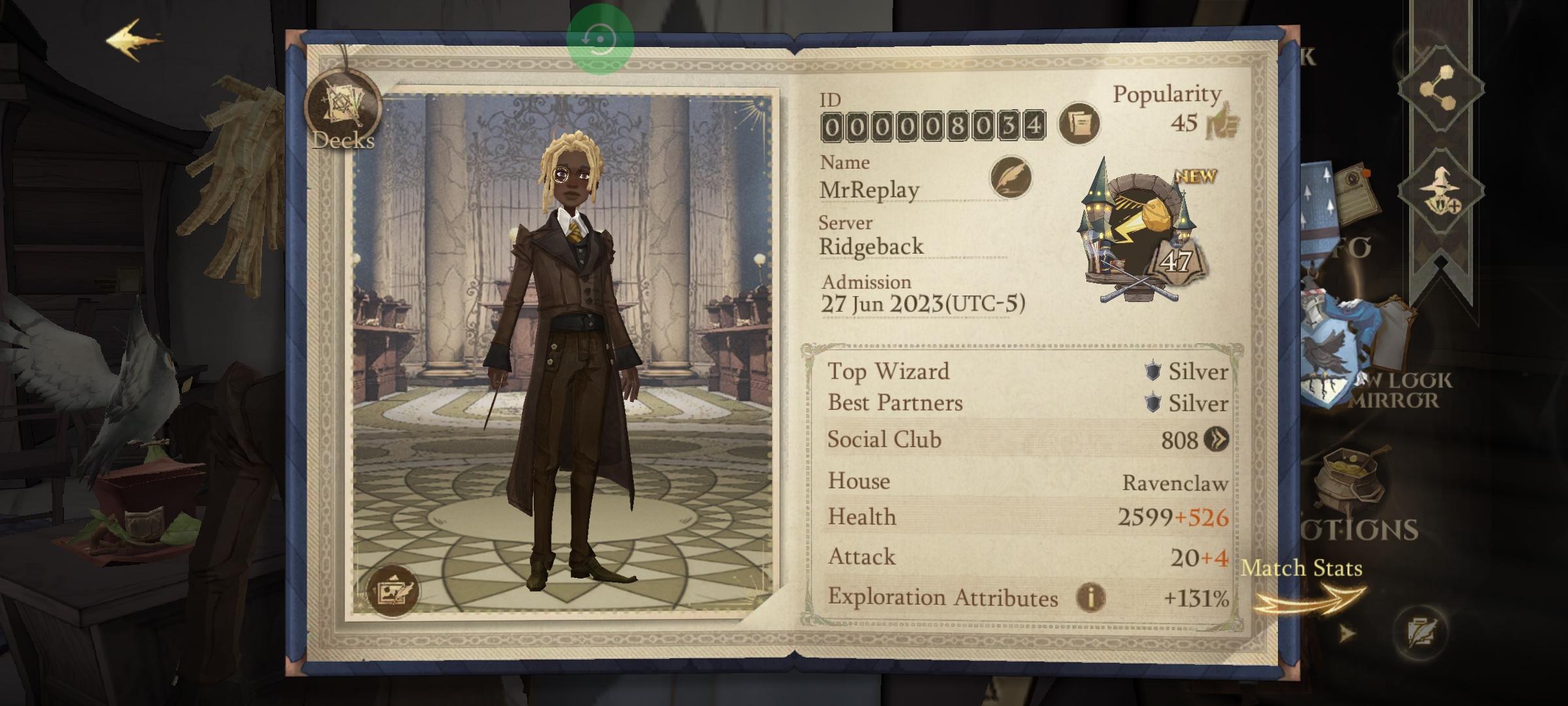Copy the player ID number
The image size is (1568, 706).
[x=1079, y=124]
